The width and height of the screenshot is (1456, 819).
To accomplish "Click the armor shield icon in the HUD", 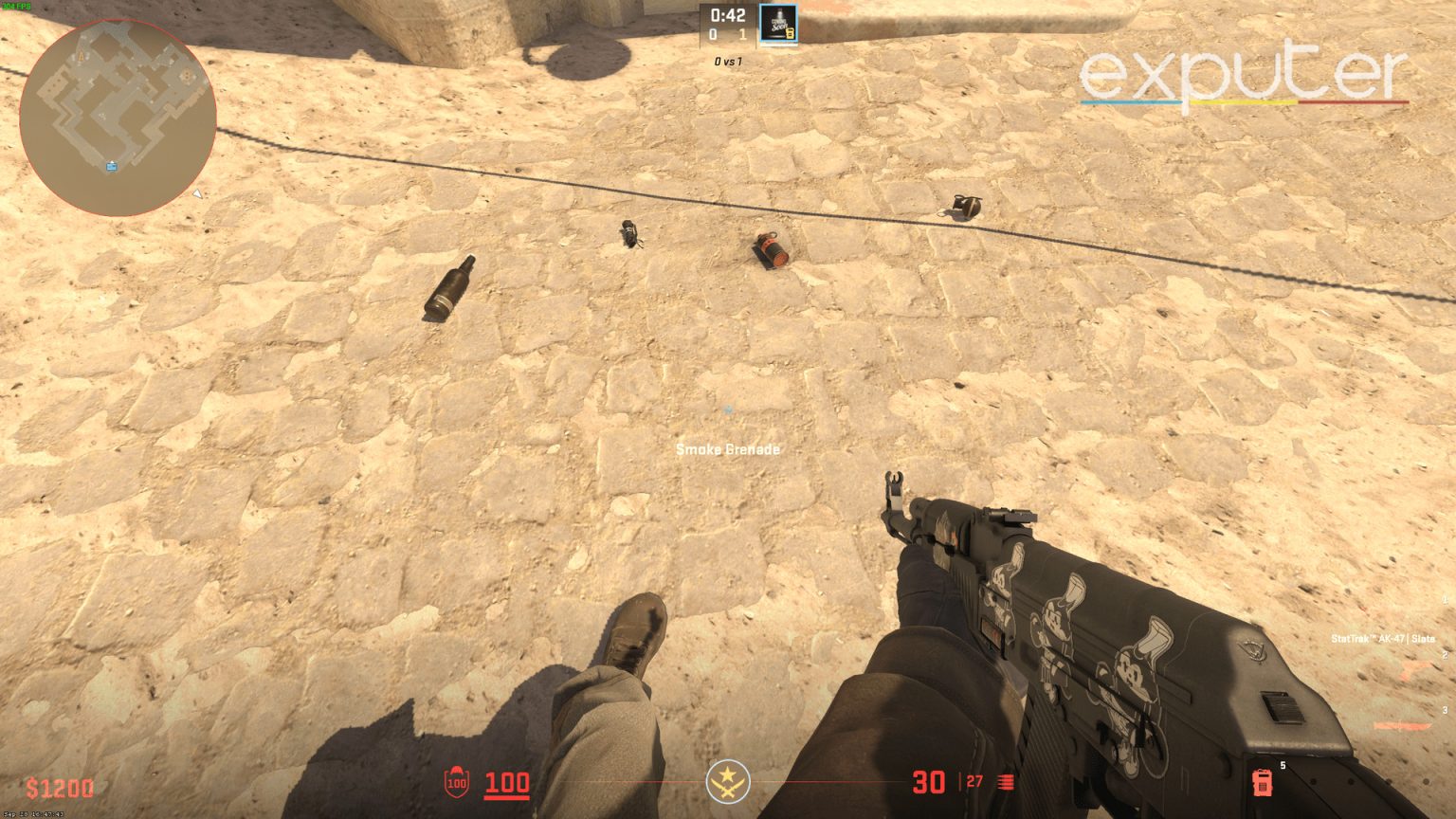I will click(x=458, y=784).
